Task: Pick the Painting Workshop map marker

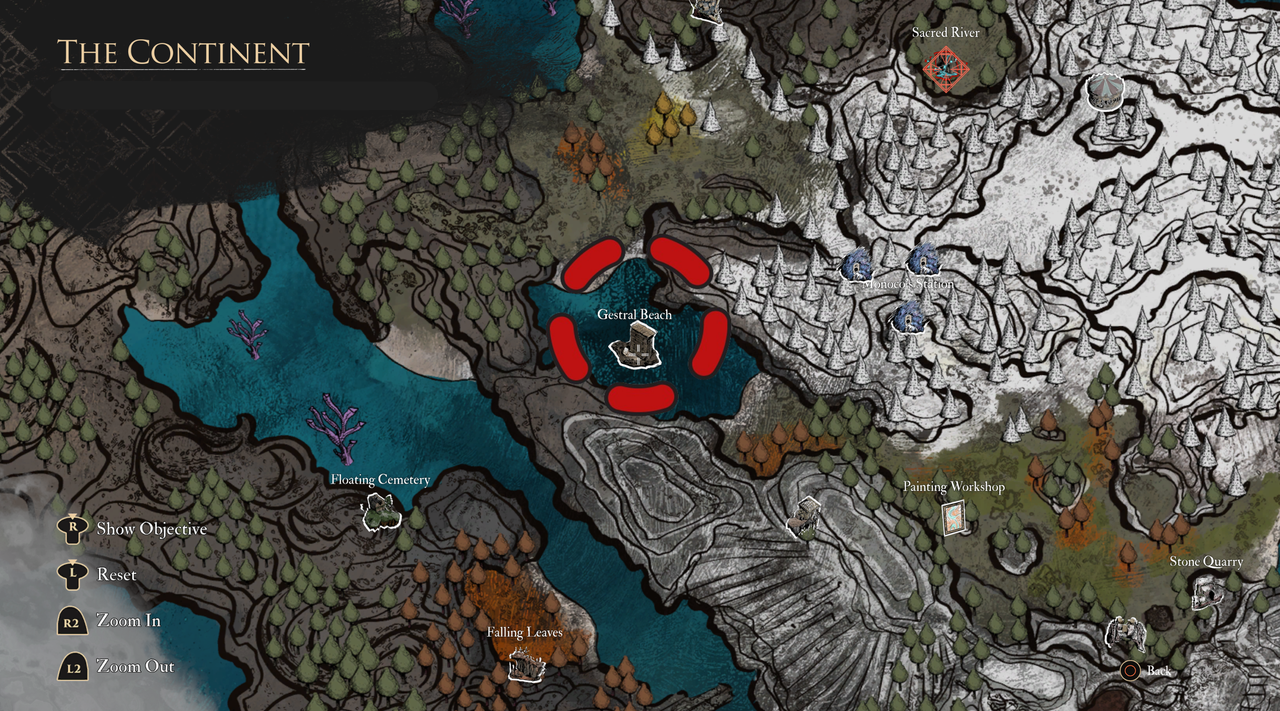Action: pyautogui.click(x=955, y=517)
